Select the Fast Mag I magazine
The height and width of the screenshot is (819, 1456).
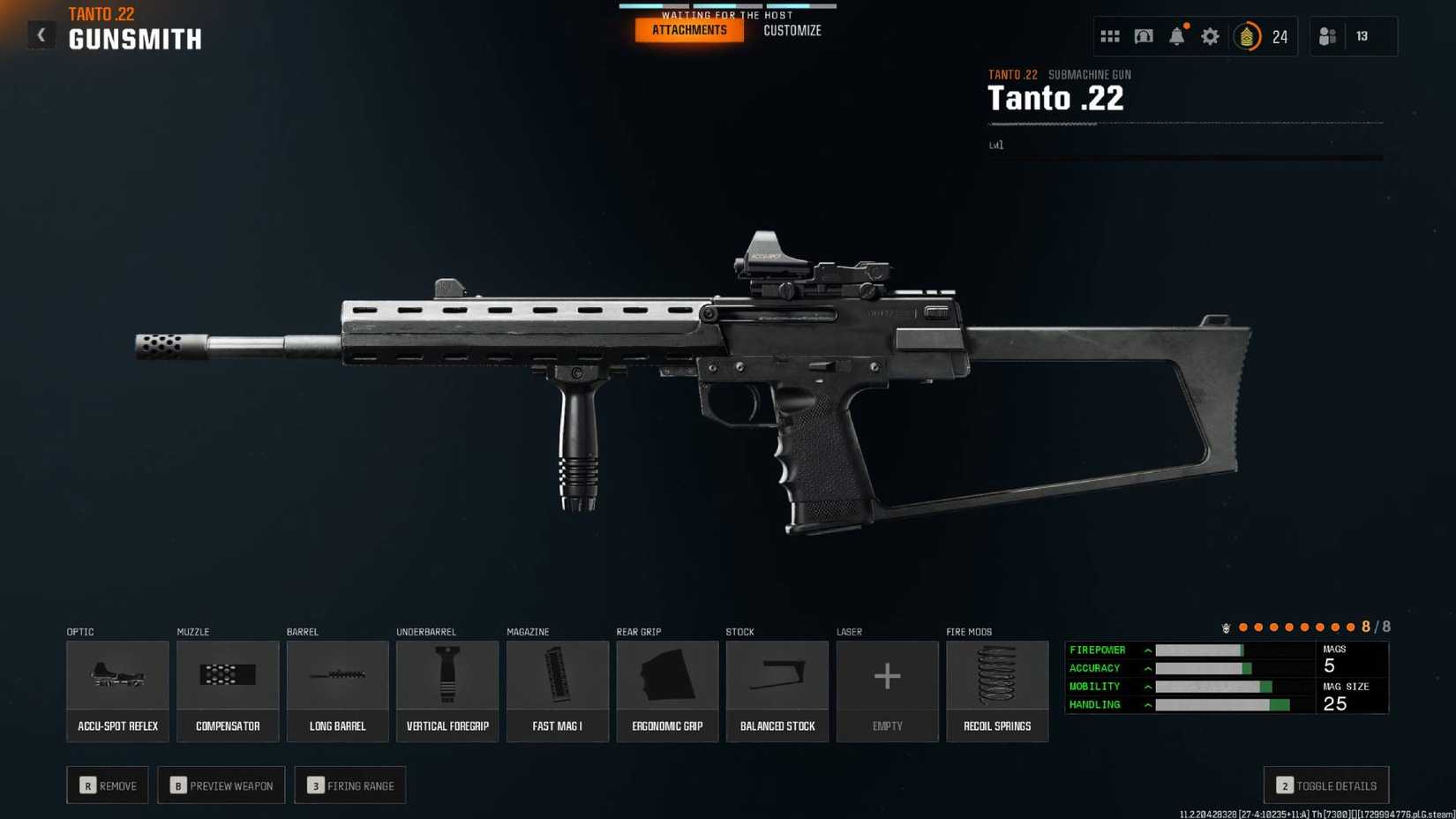click(x=557, y=690)
